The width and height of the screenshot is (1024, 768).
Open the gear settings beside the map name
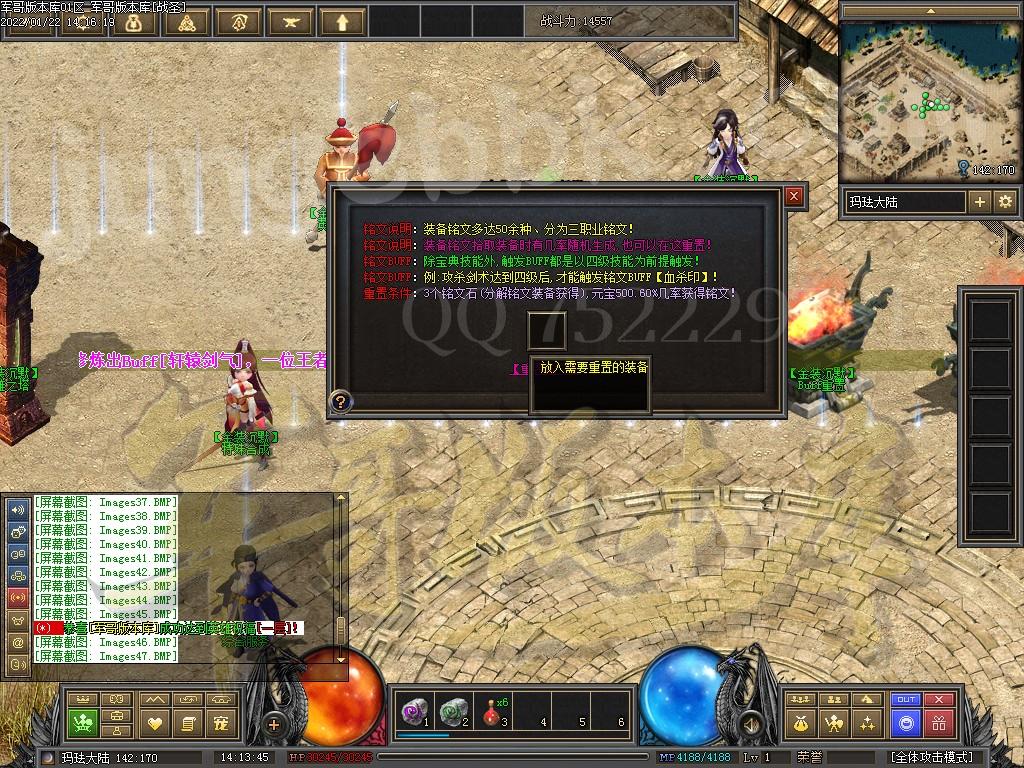[x=1004, y=202]
